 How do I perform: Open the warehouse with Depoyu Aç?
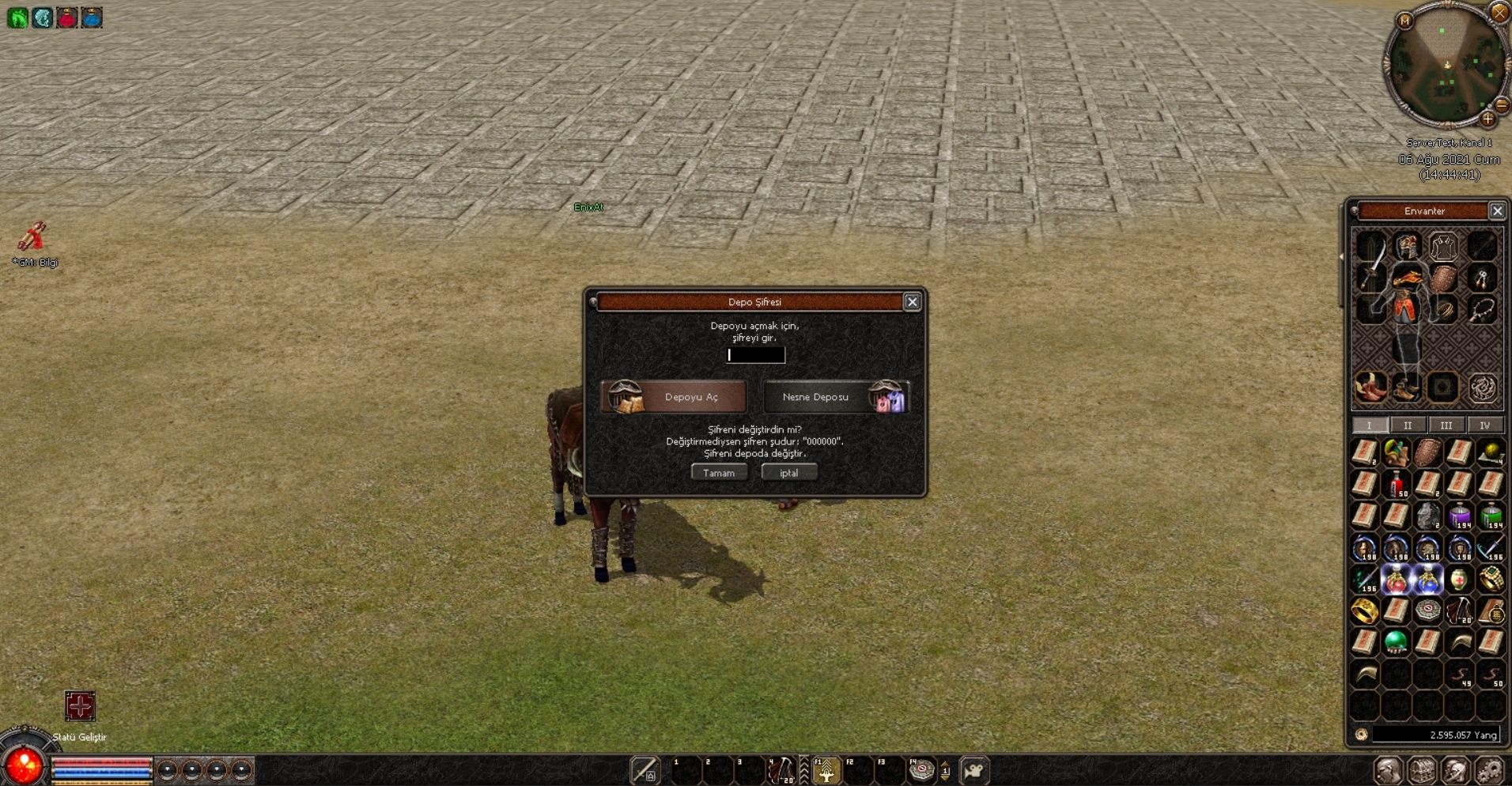[674, 397]
